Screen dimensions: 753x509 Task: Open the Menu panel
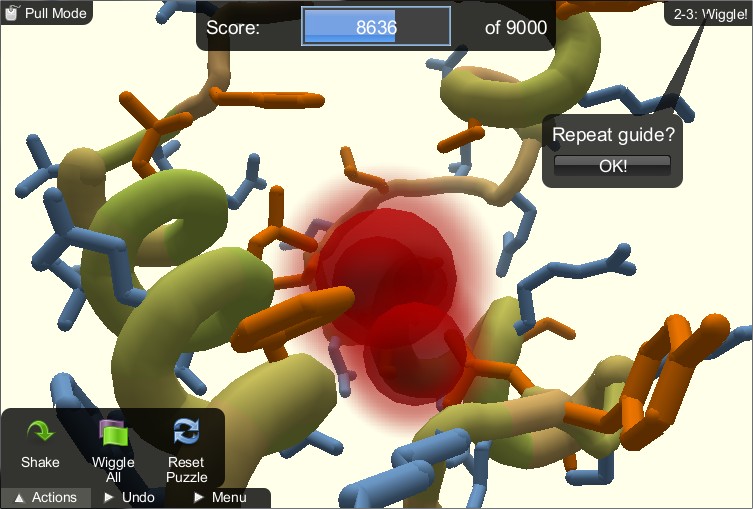(219, 497)
